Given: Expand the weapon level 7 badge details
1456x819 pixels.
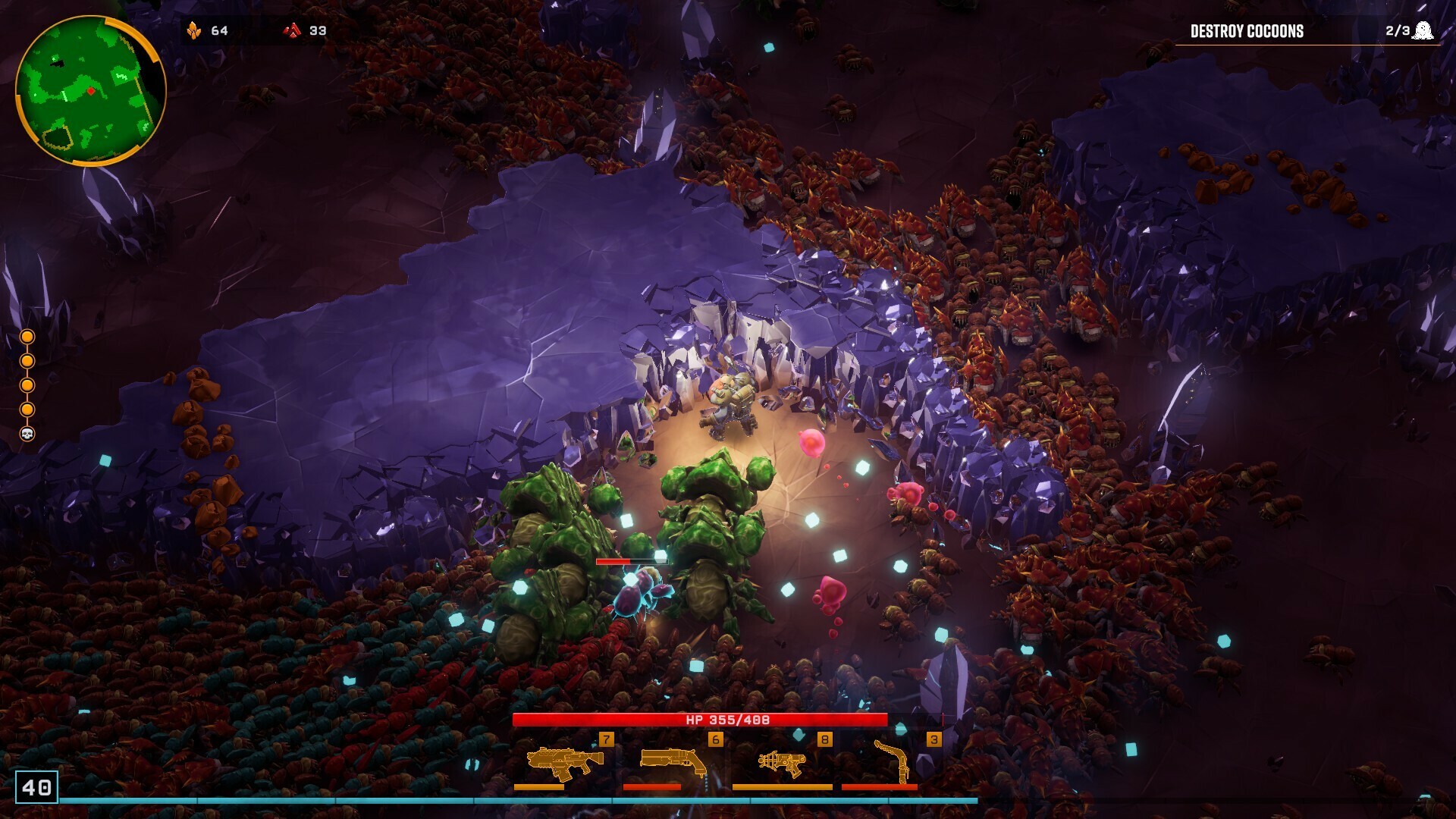Looking at the screenshot, I should pyautogui.click(x=605, y=739).
